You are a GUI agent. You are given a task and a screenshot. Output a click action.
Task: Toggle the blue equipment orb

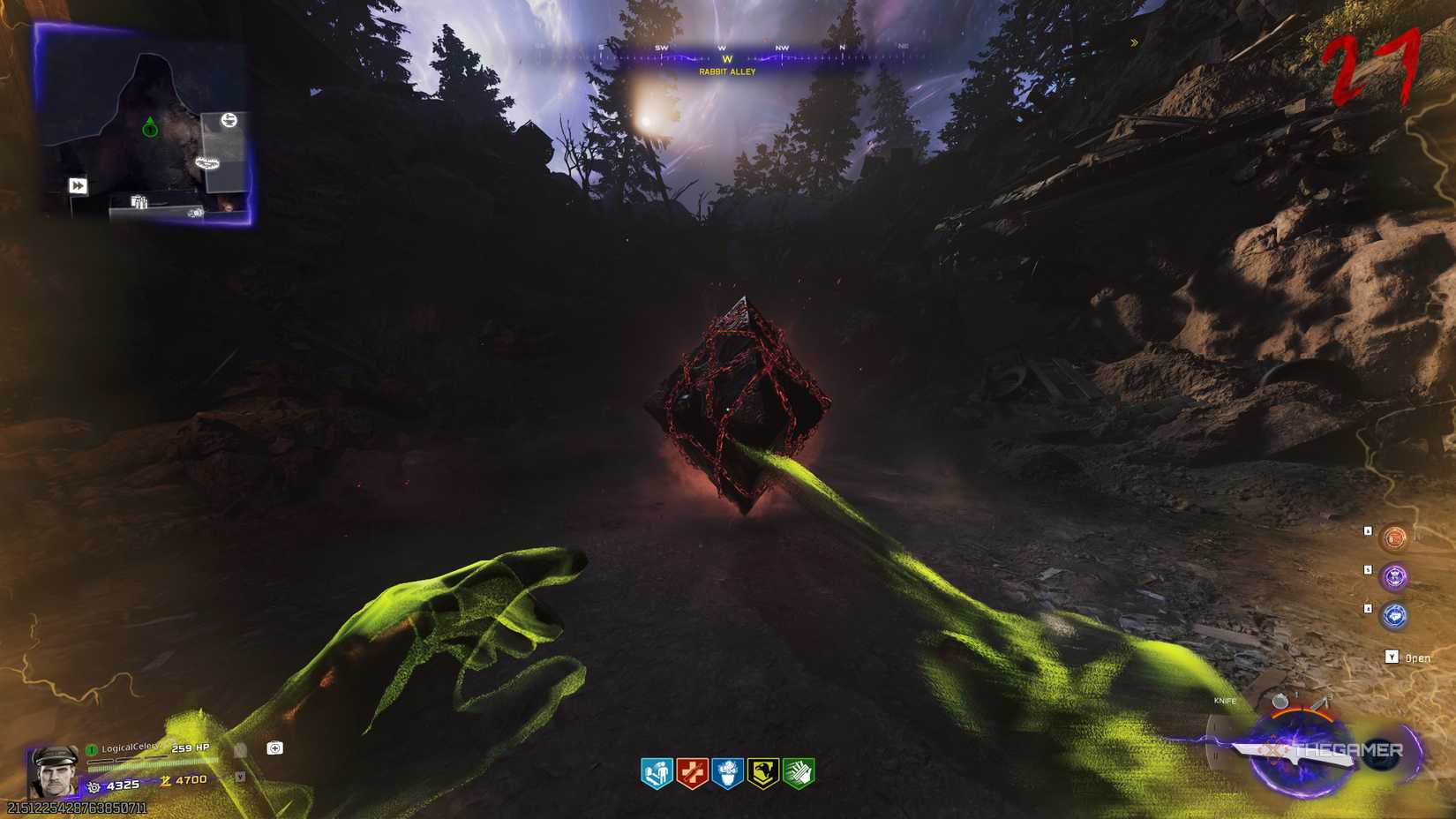coord(1394,614)
